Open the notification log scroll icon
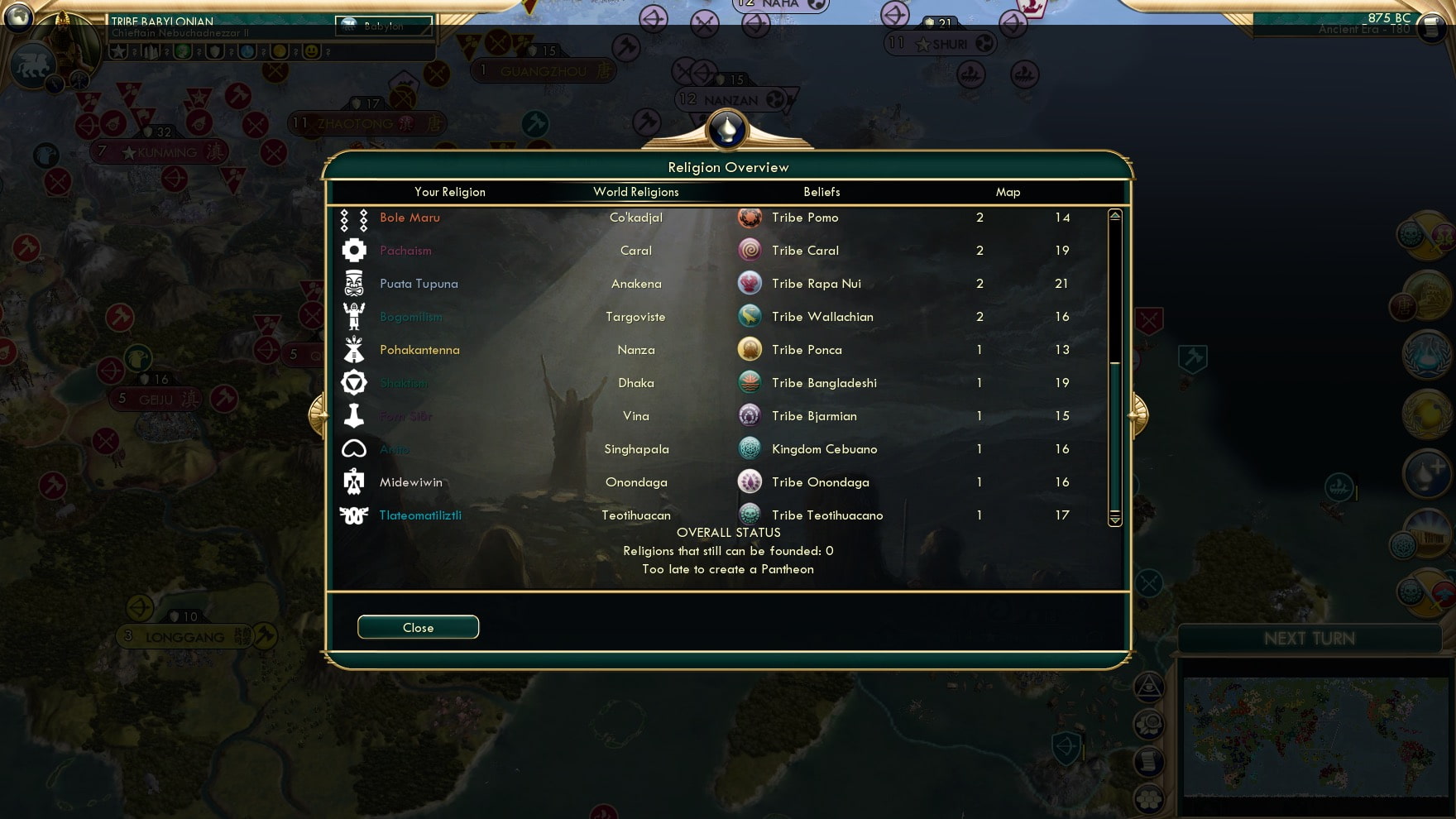The width and height of the screenshot is (1456, 819). point(1148,759)
